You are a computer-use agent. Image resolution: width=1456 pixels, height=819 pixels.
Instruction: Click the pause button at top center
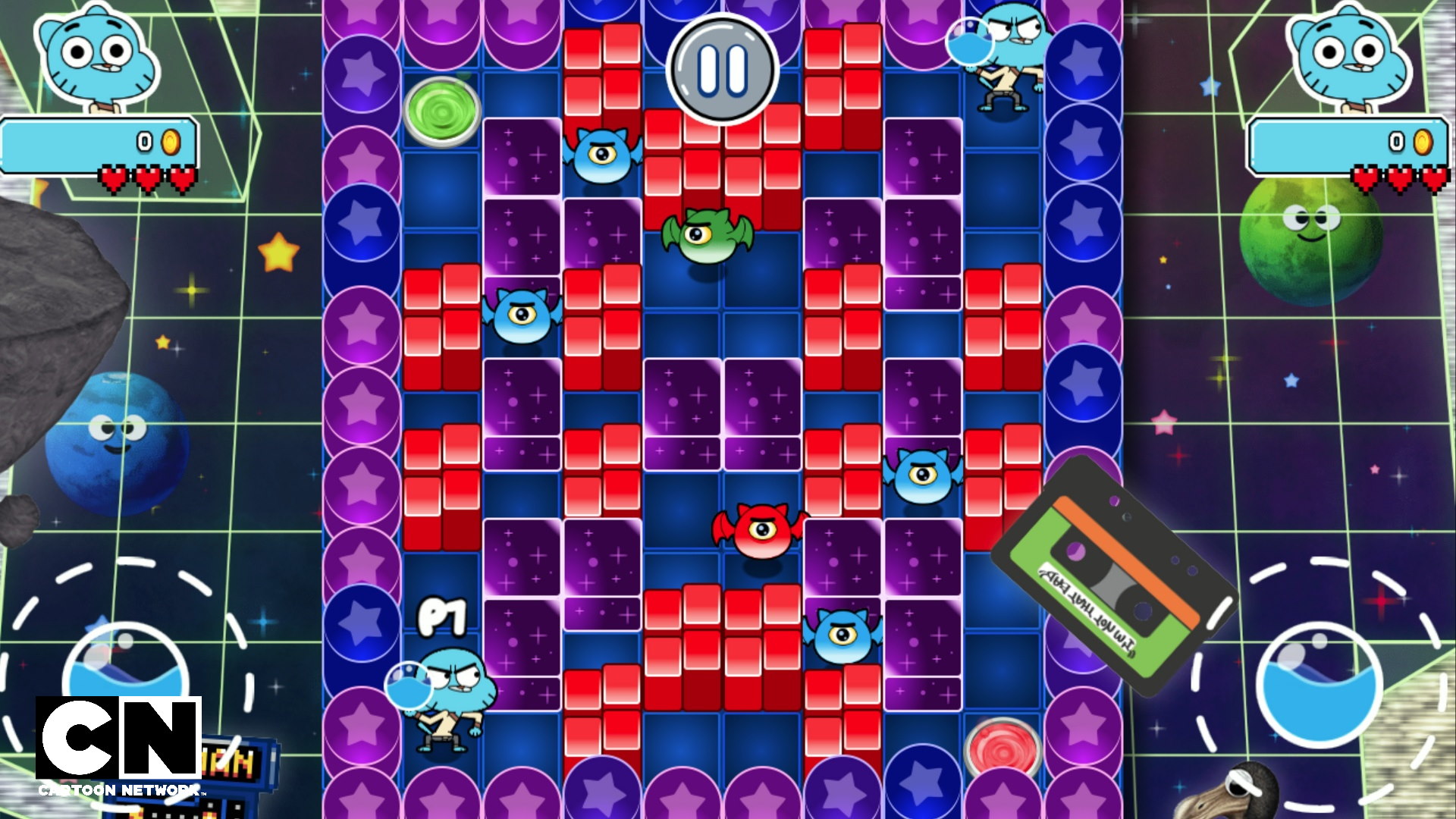pos(722,70)
